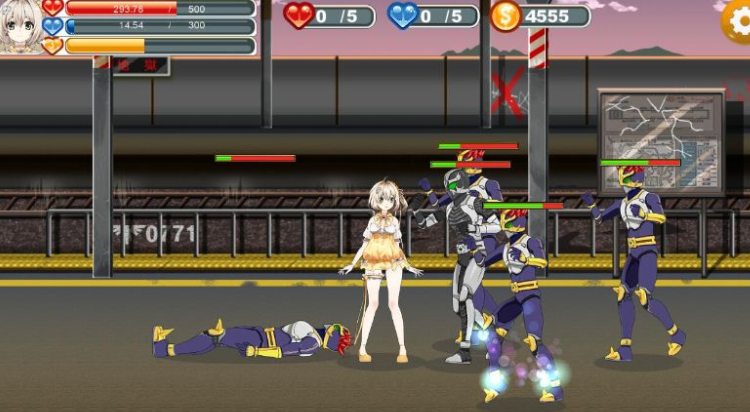Open settings with the orange gear icon

(738, 20)
